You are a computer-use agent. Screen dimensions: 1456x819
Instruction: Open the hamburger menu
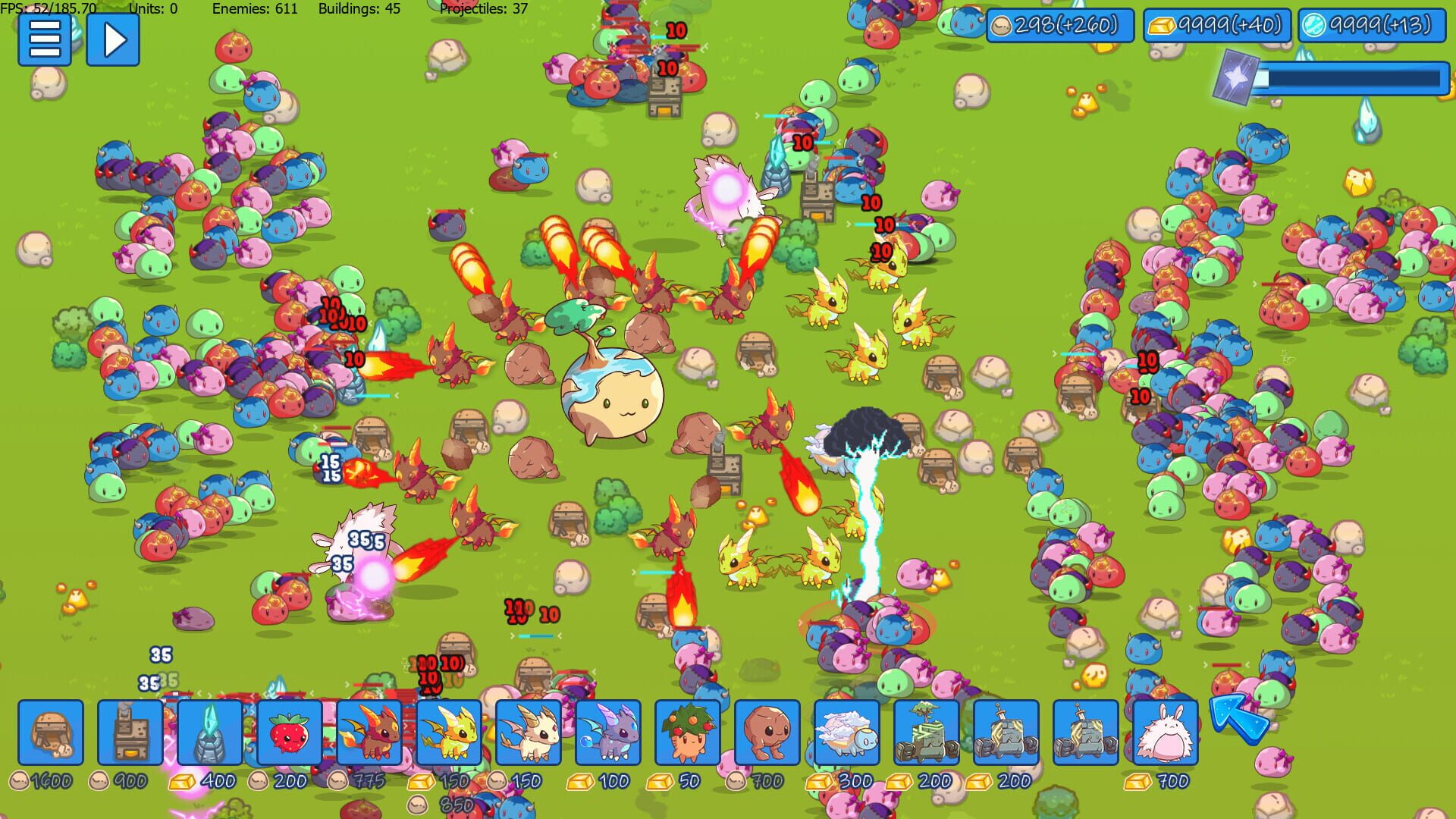(43, 39)
